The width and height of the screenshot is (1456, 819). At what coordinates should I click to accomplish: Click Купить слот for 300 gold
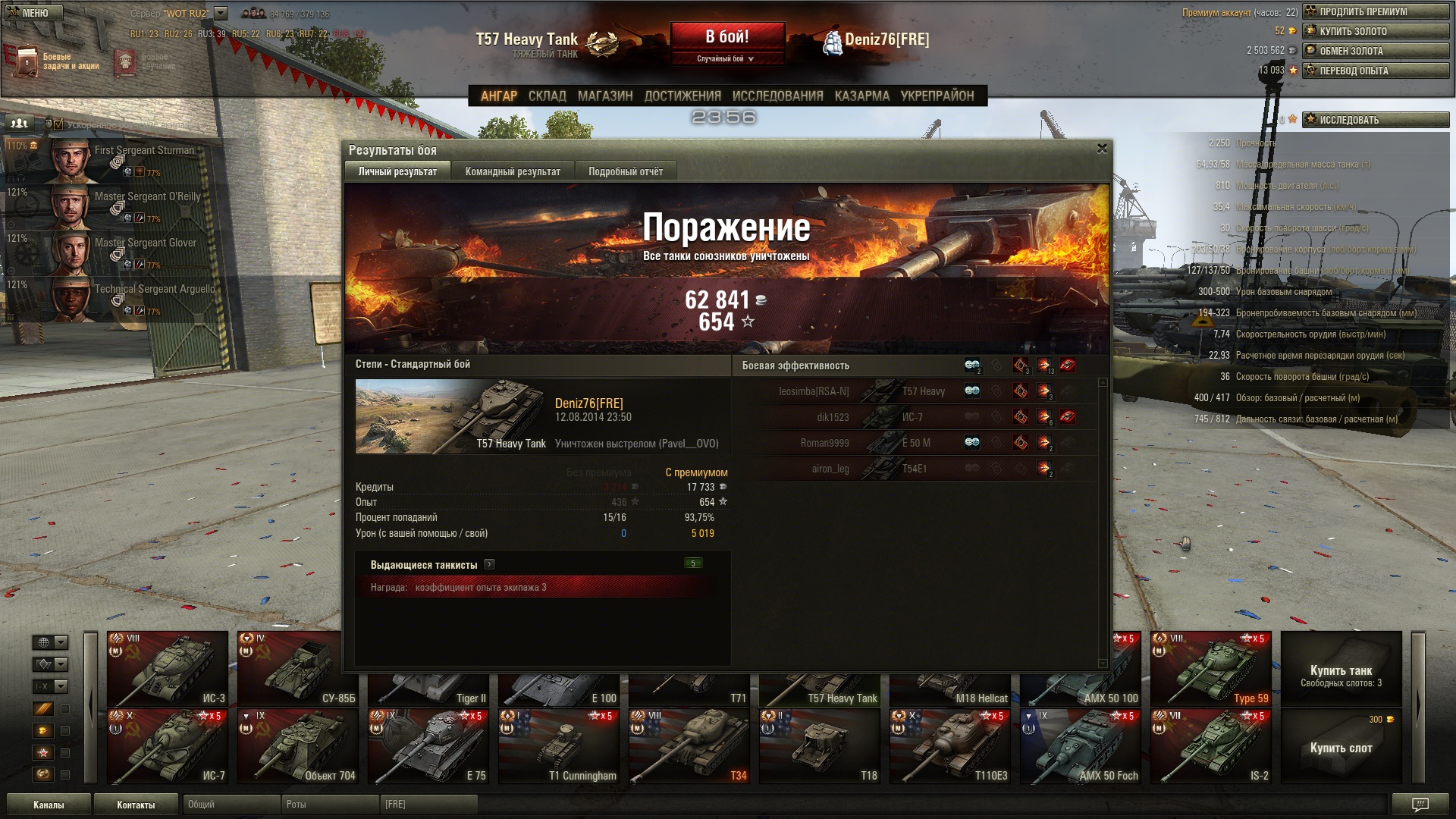click(1341, 746)
